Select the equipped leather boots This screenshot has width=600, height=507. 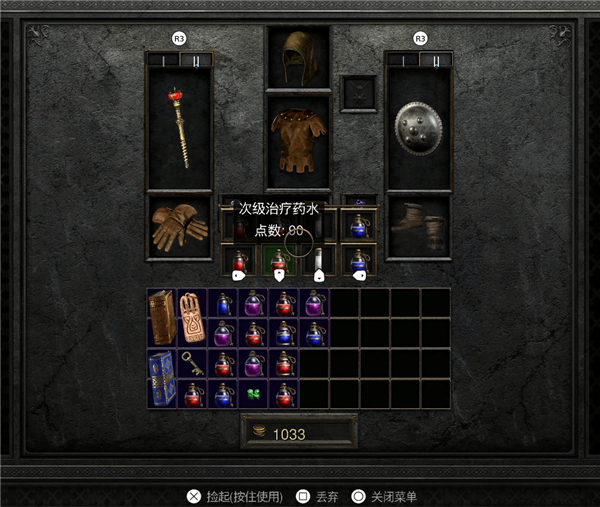[x=419, y=227]
